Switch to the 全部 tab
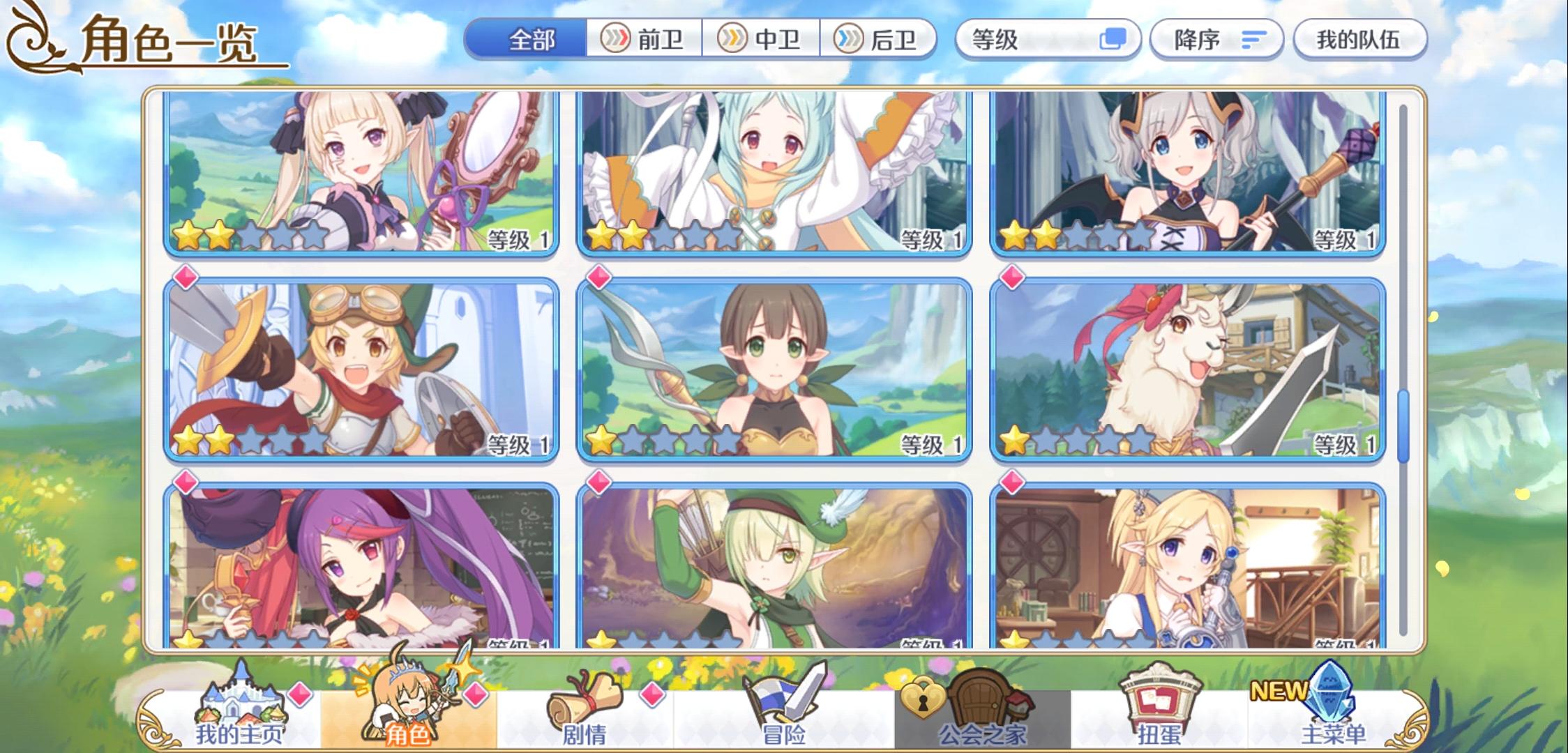1568x753 pixels. [x=532, y=40]
